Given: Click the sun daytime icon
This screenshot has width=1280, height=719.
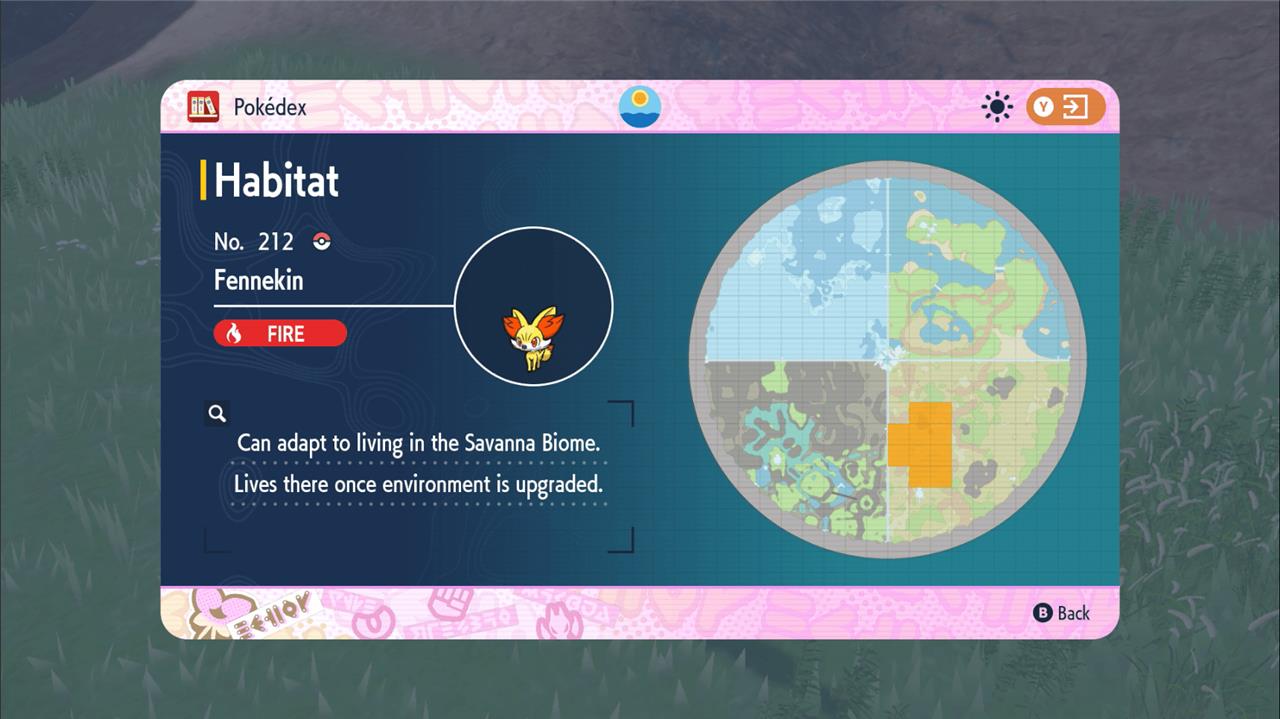Looking at the screenshot, I should coord(997,107).
